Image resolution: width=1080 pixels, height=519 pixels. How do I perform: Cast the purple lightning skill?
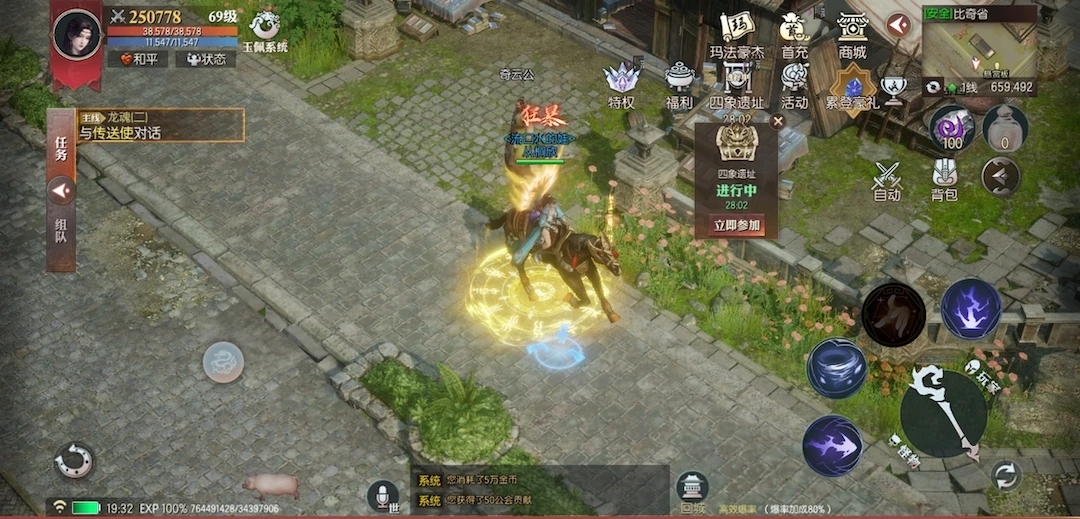tap(970, 309)
